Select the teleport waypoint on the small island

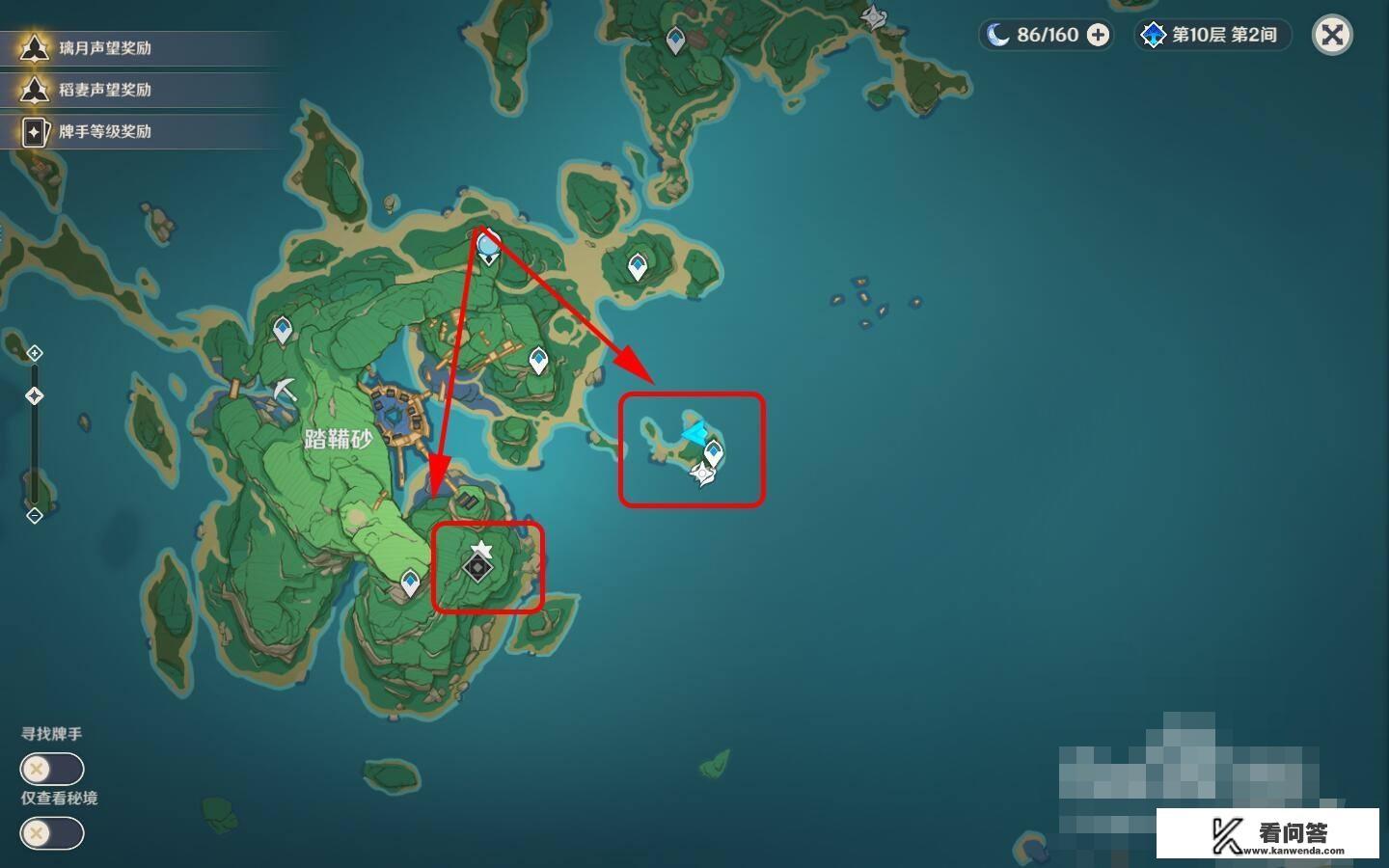point(714,451)
